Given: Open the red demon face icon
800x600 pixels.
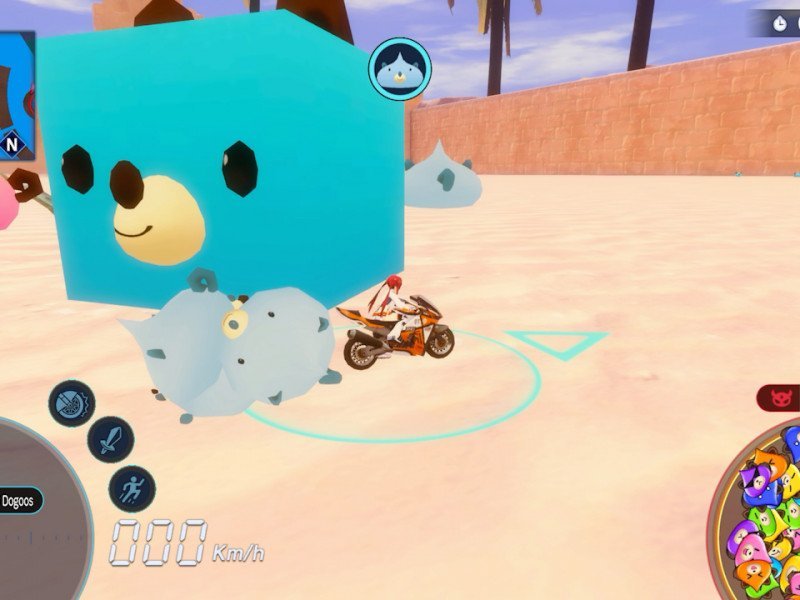Looking at the screenshot, I should pyautogui.click(x=779, y=399).
